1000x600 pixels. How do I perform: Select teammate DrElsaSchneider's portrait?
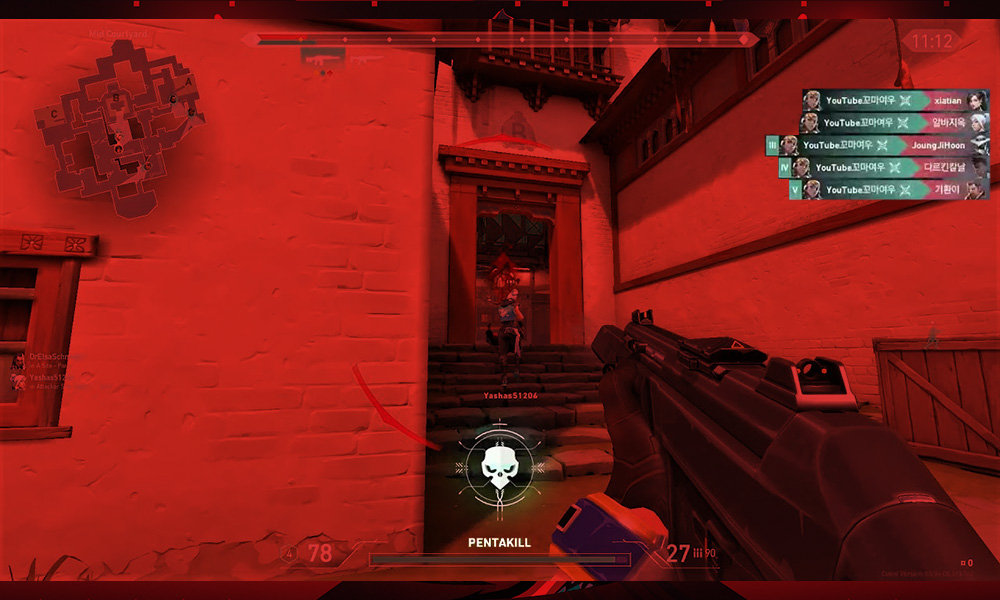[x=17, y=359]
